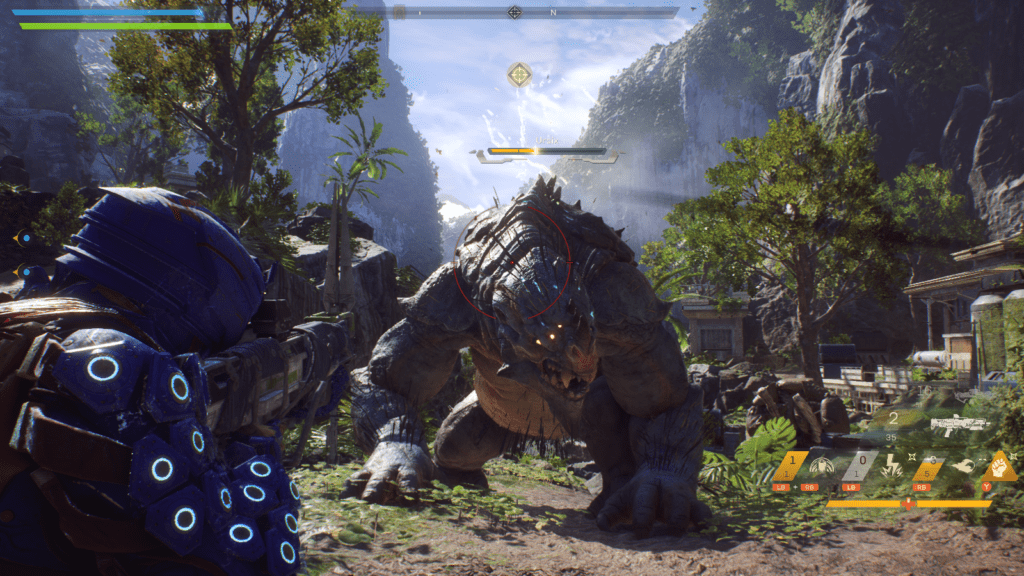Select the equipped assault rifle weapon icon
The width and height of the screenshot is (1024, 576).
click(959, 424)
